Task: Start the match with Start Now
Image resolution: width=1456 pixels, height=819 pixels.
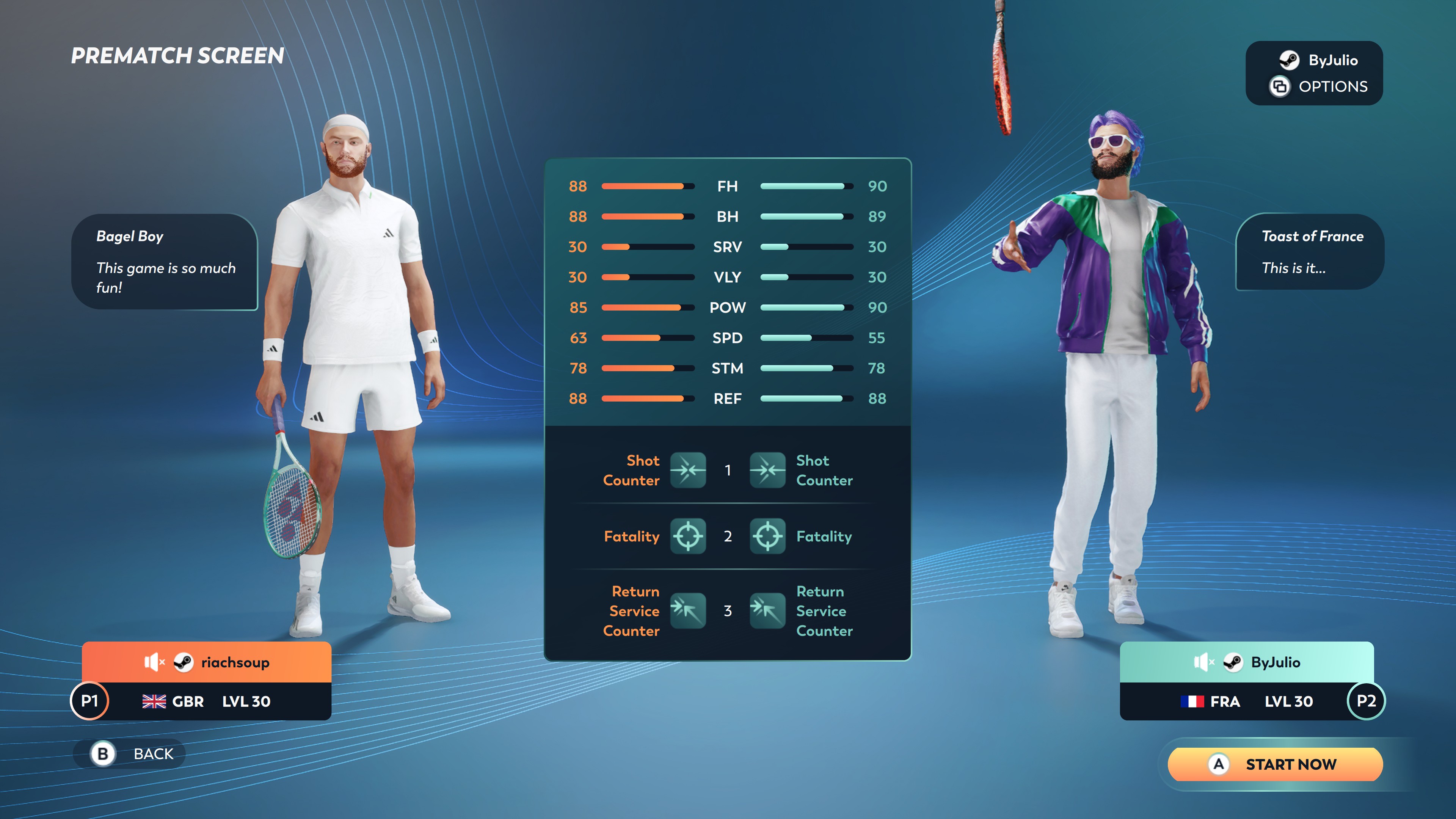Action: pos(1275,764)
